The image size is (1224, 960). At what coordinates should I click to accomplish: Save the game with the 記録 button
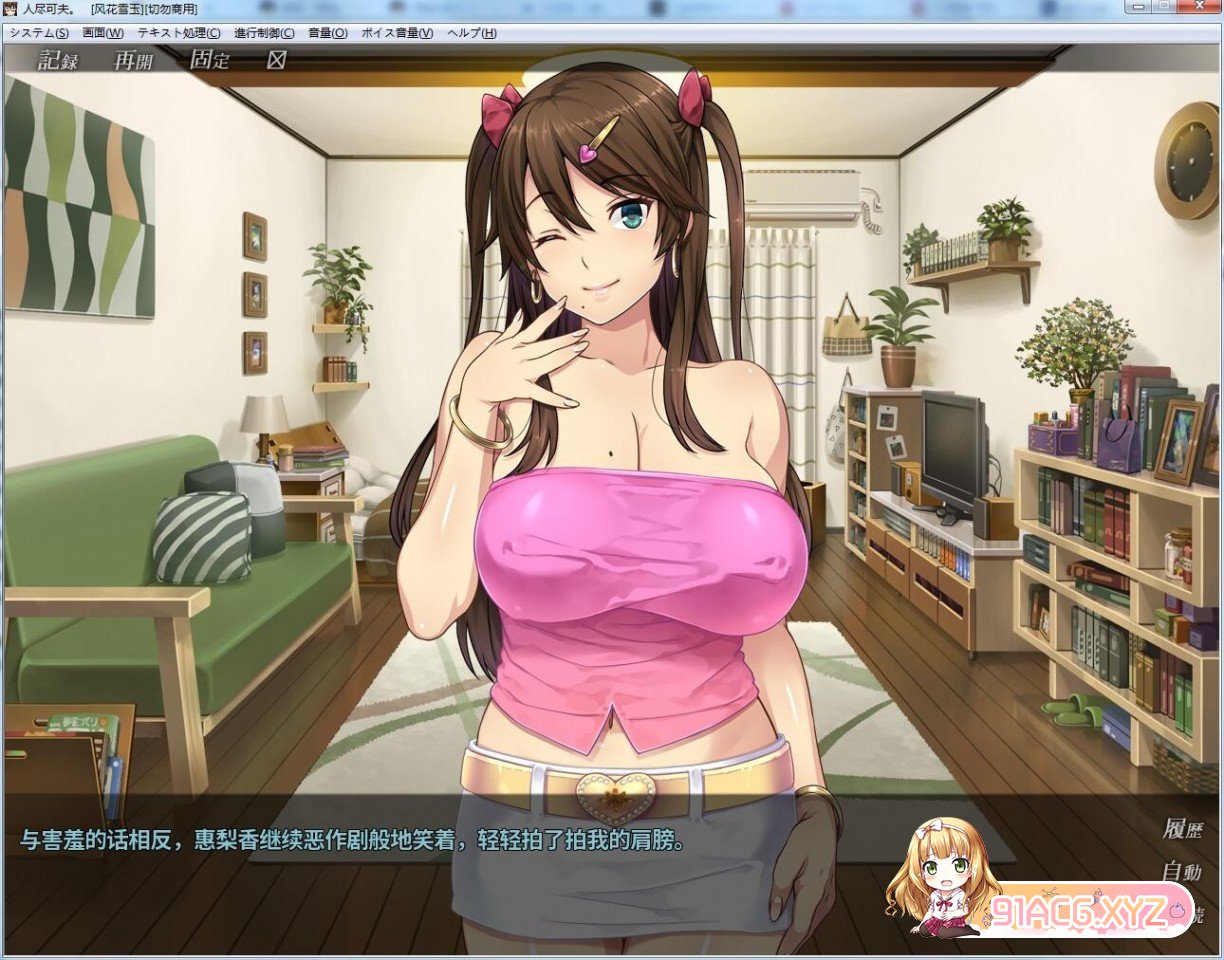tap(58, 60)
